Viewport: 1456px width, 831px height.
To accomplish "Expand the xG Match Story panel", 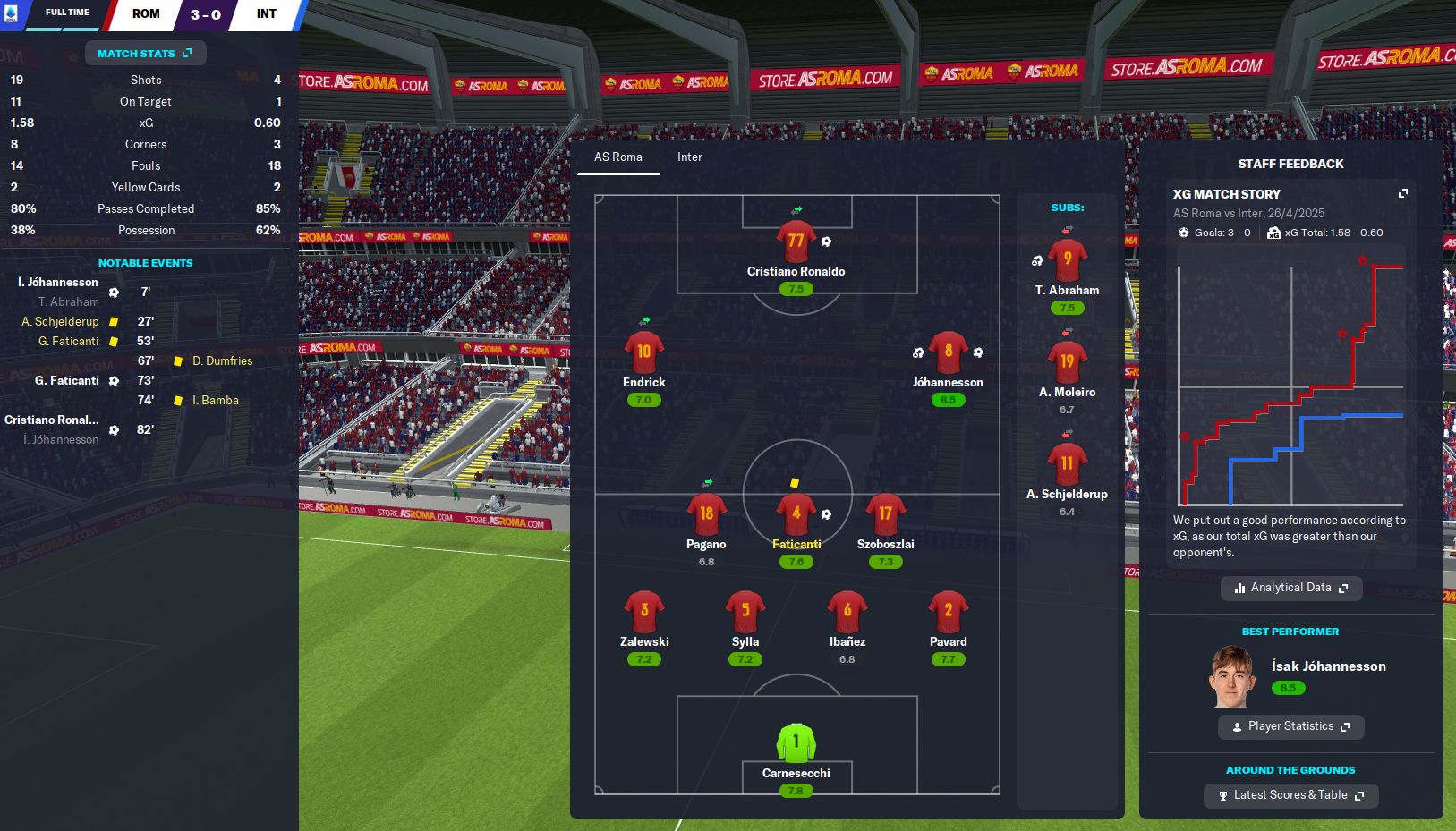I will click(1402, 194).
